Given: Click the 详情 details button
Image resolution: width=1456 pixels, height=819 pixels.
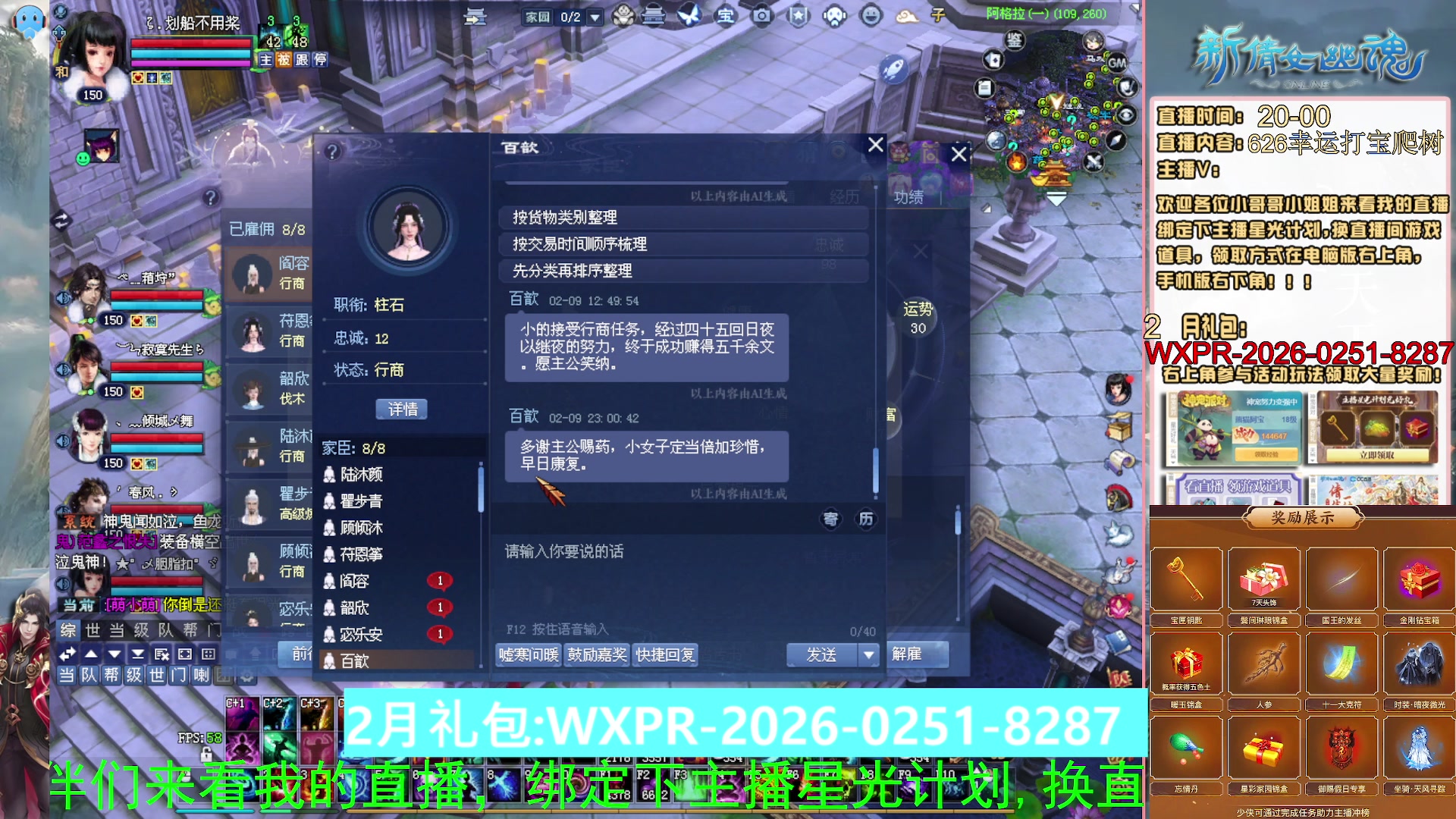Looking at the screenshot, I should tap(402, 409).
